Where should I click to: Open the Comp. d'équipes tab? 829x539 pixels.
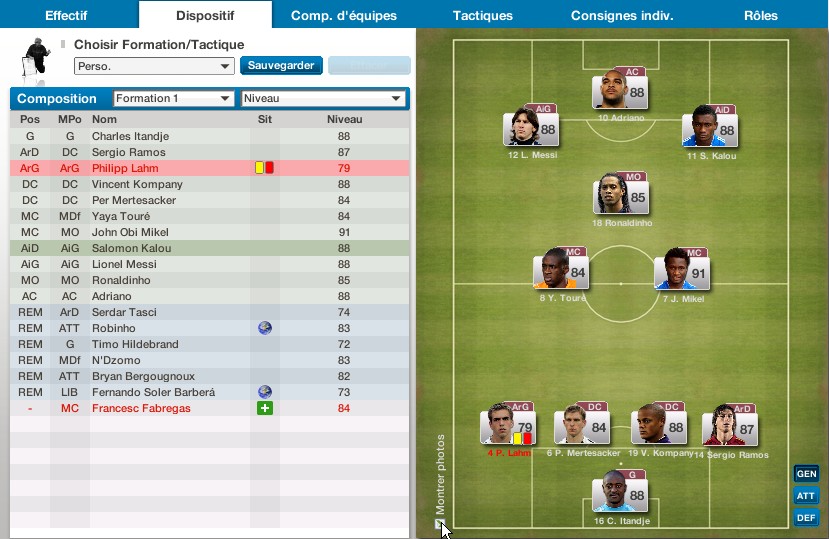click(x=344, y=15)
